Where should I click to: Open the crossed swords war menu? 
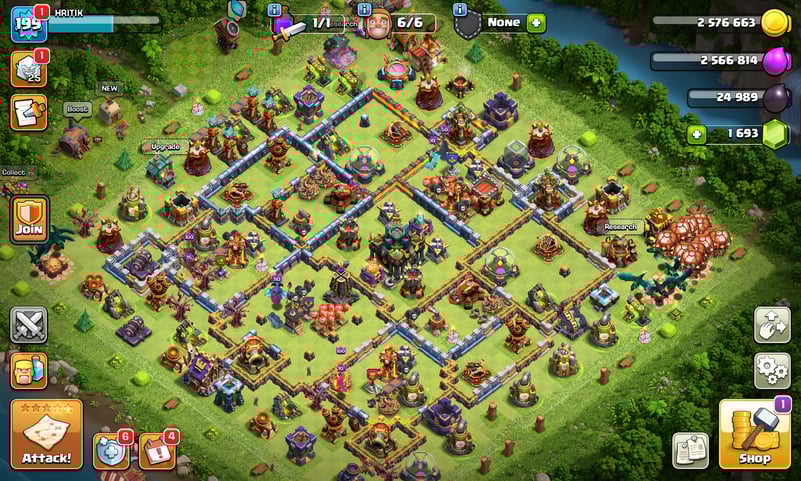29,324
